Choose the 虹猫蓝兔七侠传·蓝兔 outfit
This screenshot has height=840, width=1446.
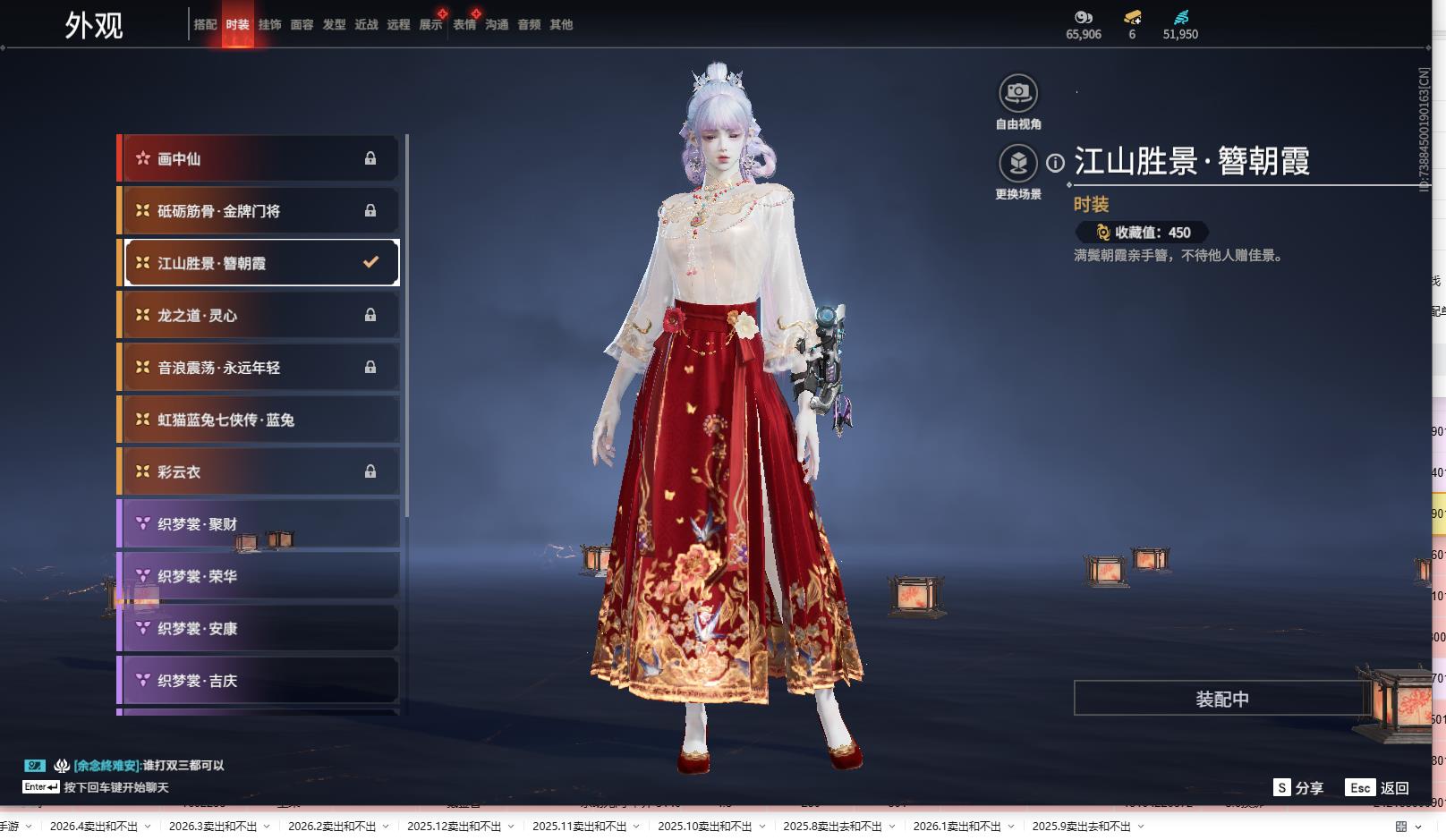tap(259, 420)
